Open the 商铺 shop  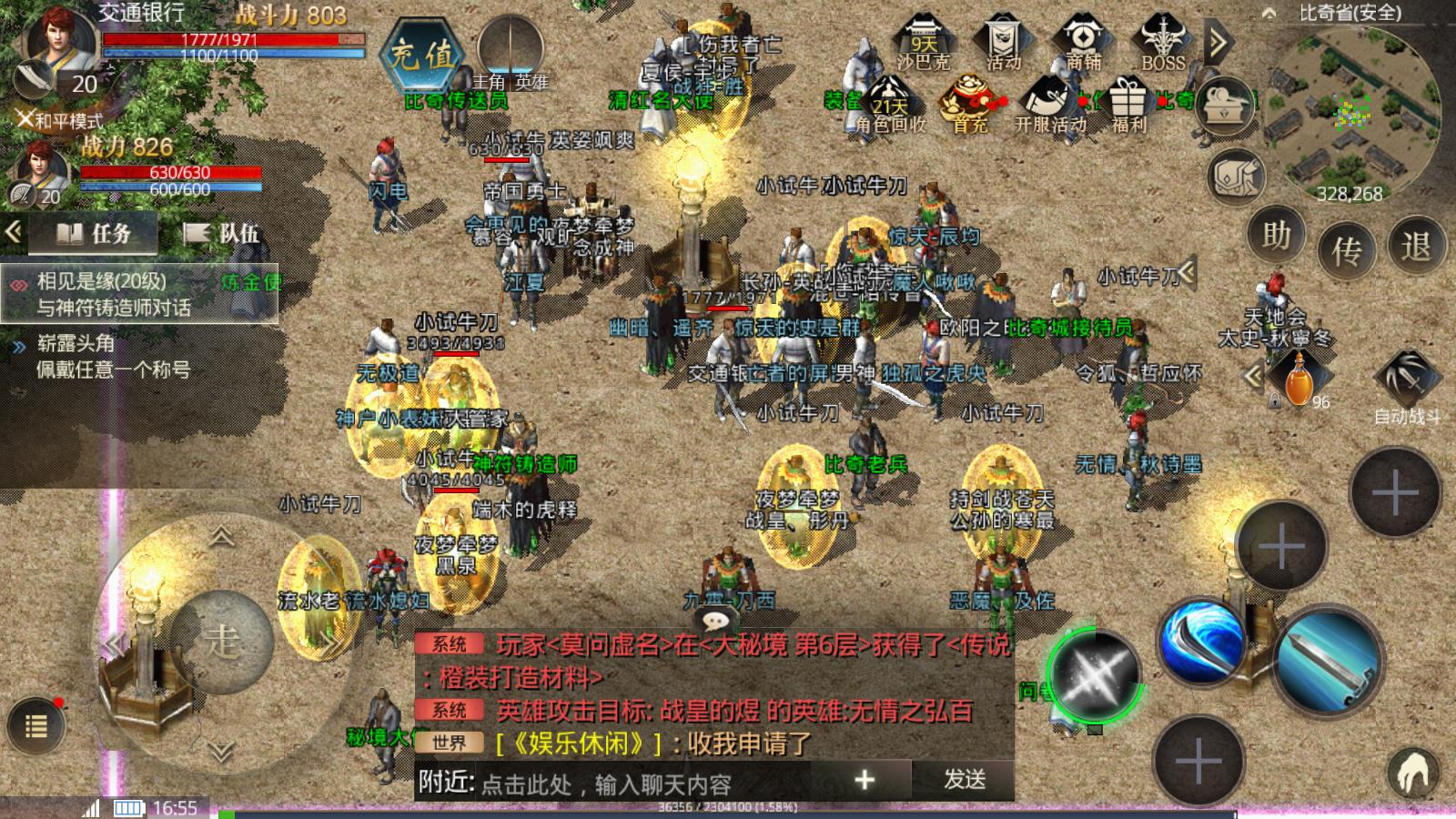[1083, 43]
